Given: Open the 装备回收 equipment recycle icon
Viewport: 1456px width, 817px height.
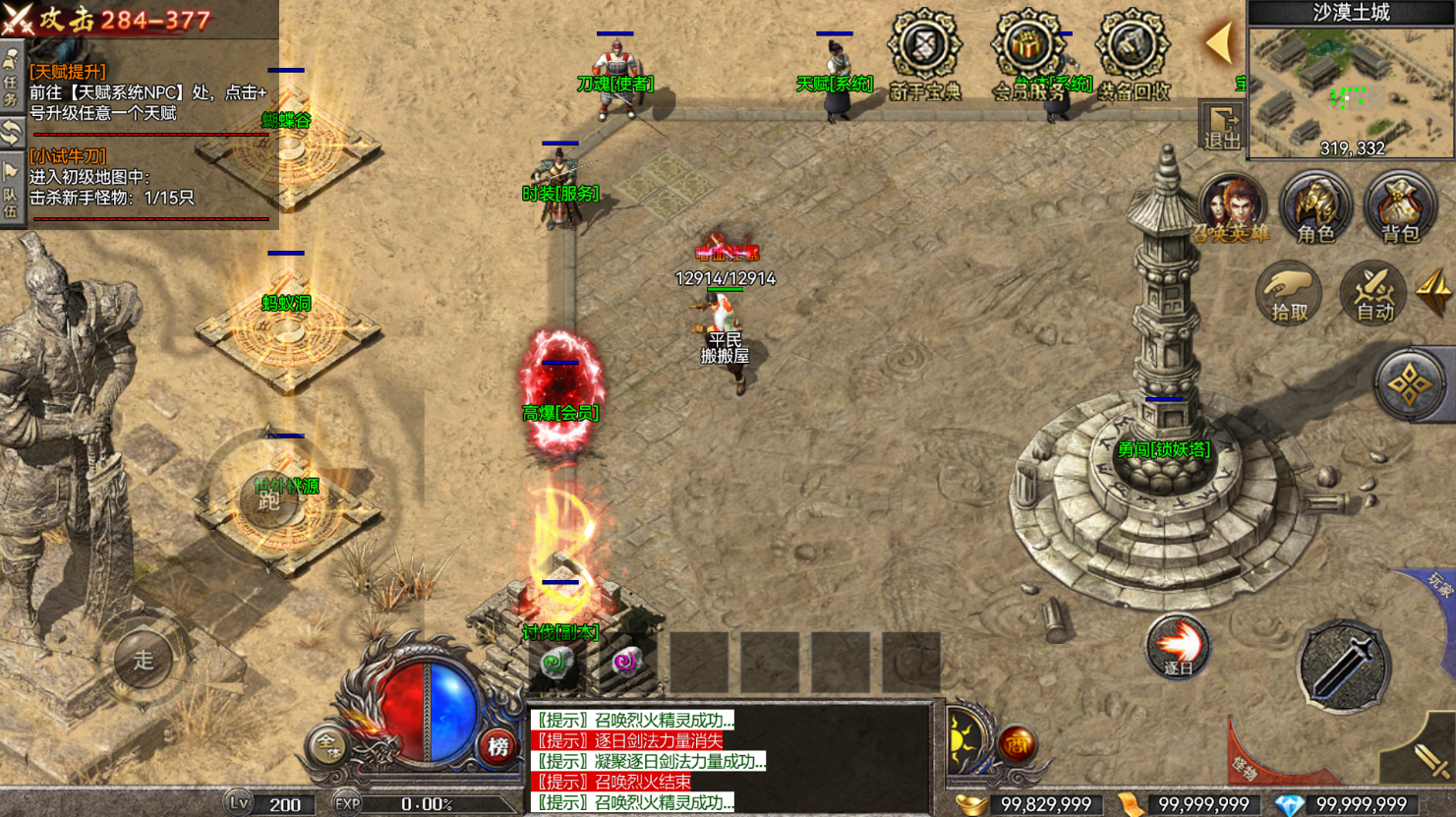Looking at the screenshot, I should coord(1133,49).
